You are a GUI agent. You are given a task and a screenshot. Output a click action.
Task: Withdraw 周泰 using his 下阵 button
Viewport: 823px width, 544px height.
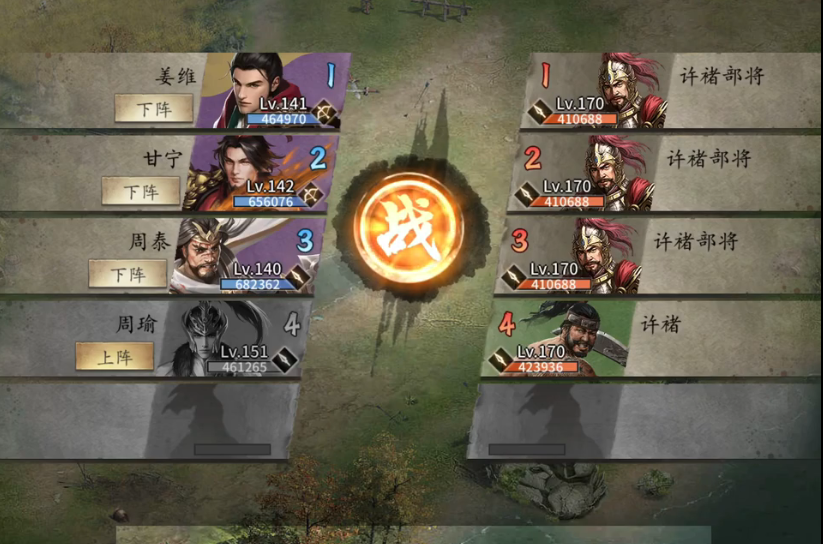pos(128,273)
